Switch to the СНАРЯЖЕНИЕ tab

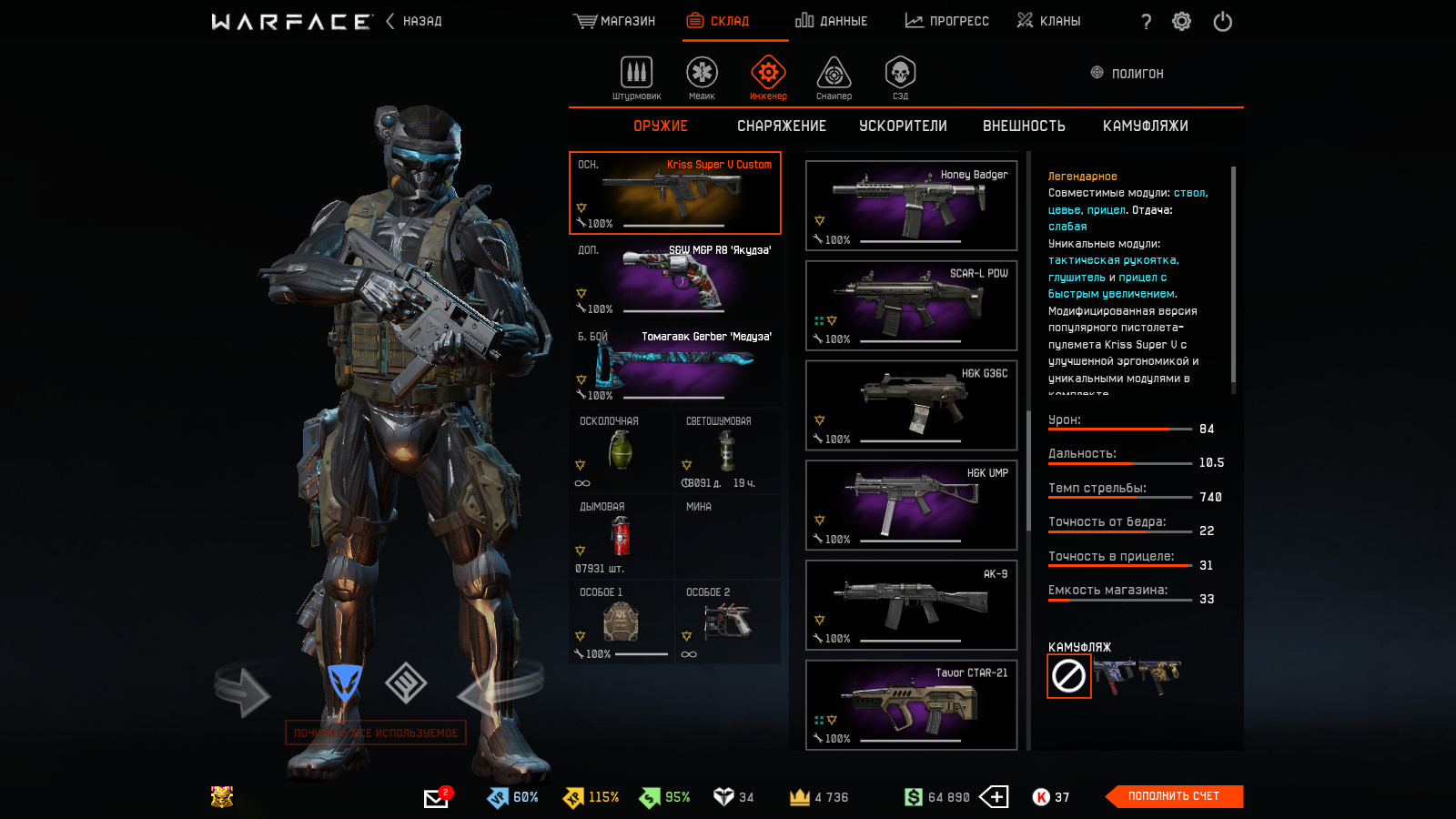point(782,126)
